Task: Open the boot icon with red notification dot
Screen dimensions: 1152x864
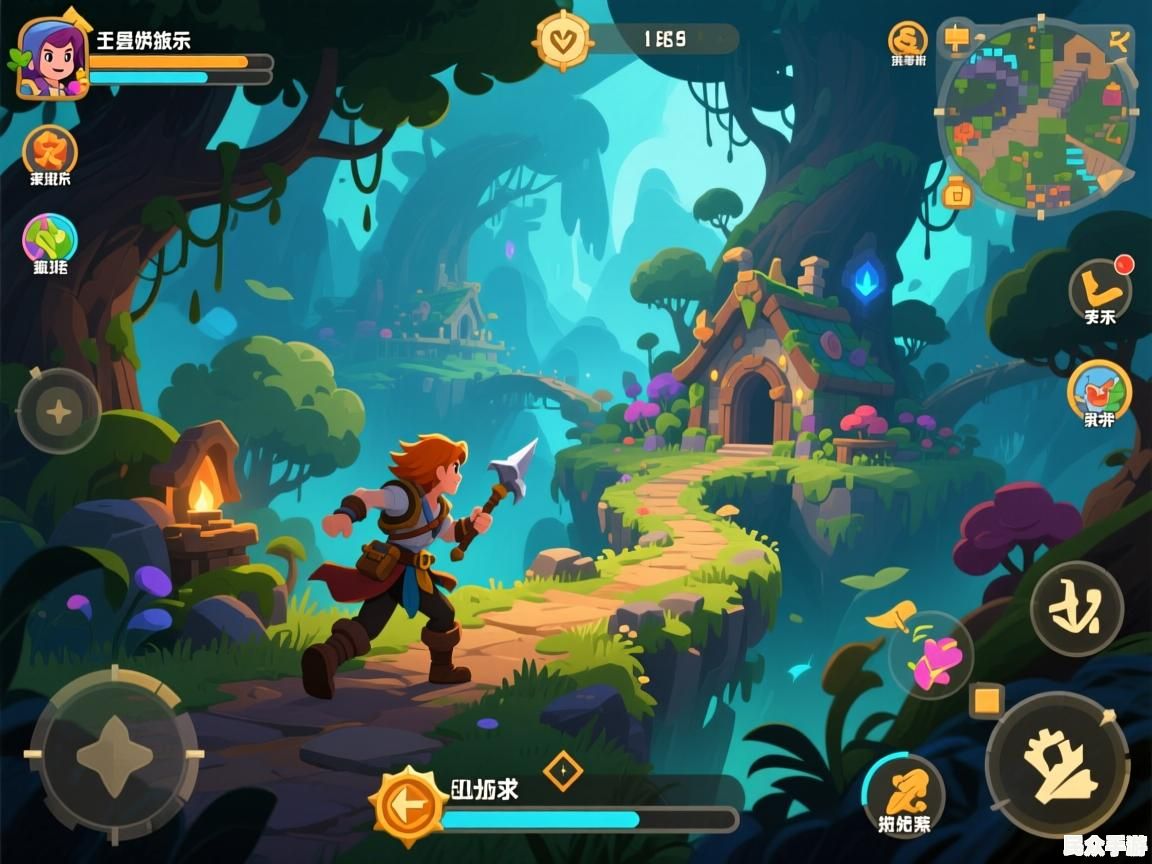Action: tap(1100, 289)
